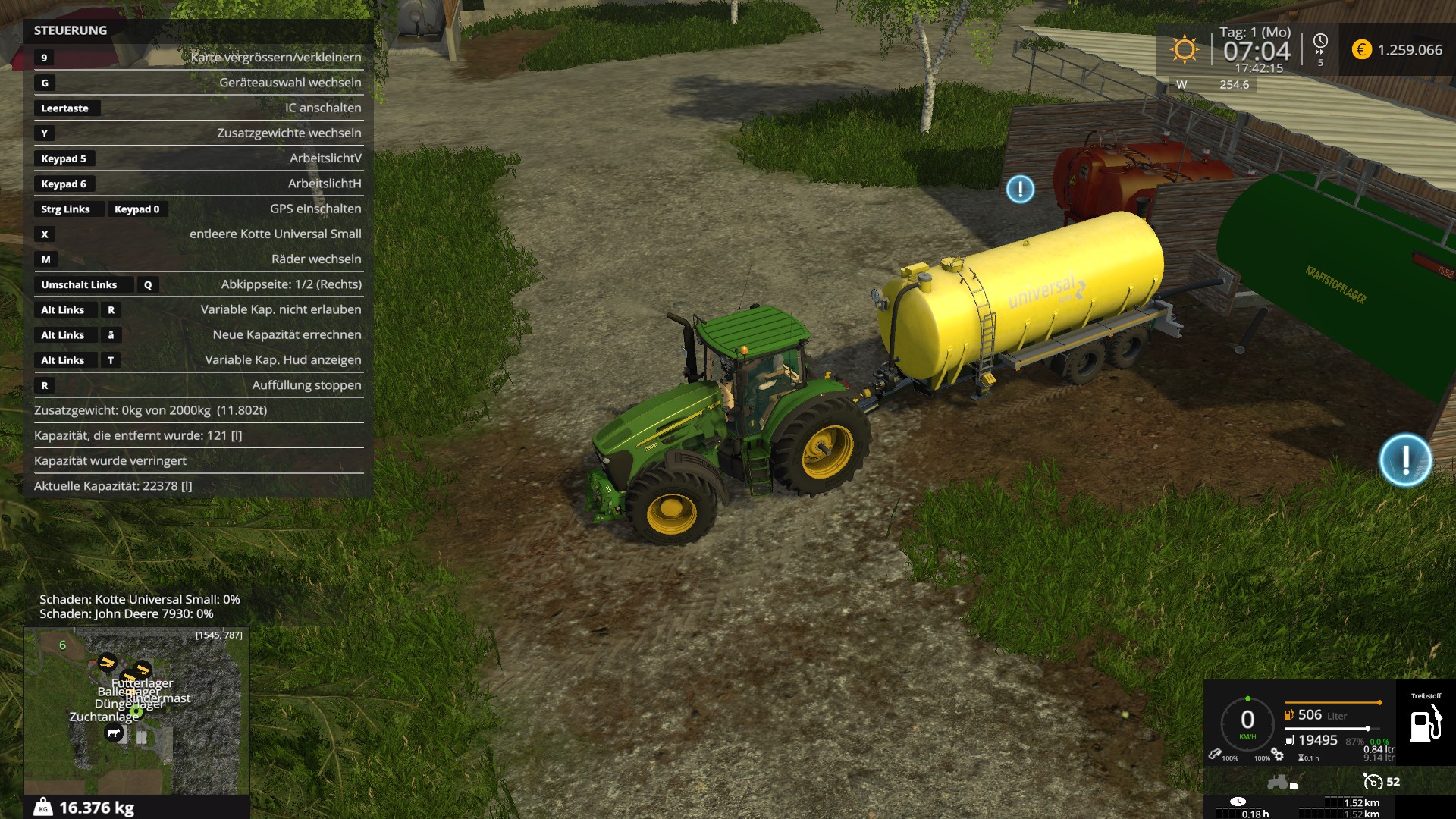
Task: Click the round speedometer gauge
Action: point(1247,721)
